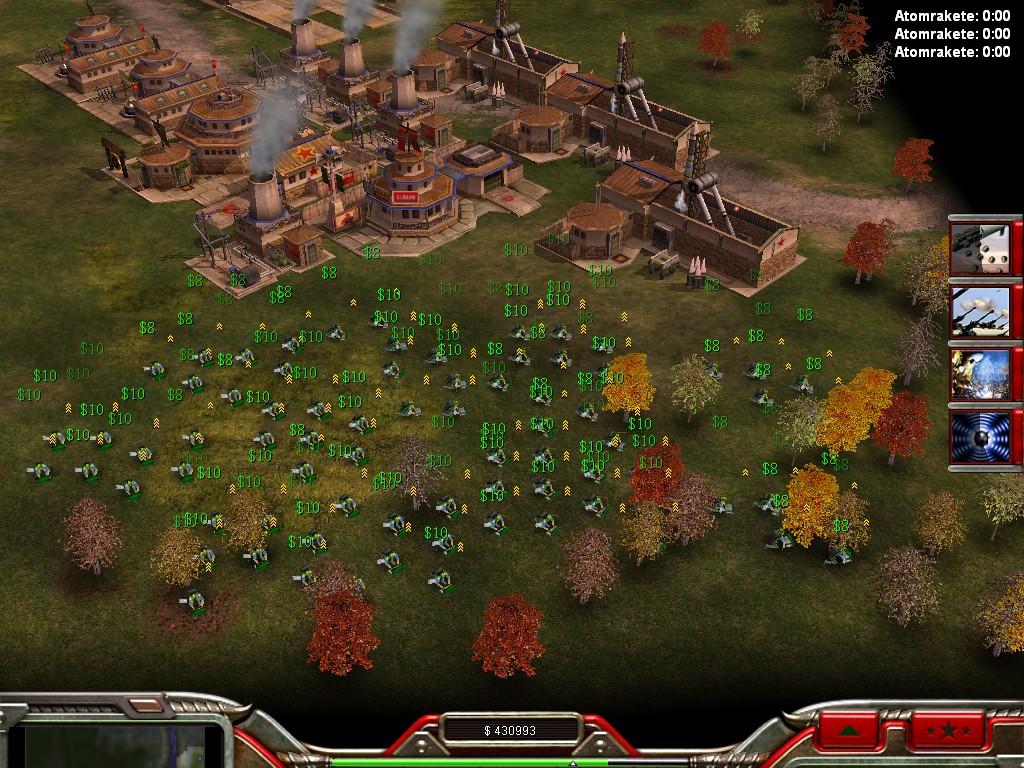Activate the cluster mines power icon
Image resolution: width=1024 pixels, height=768 pixels.
(980, 250)
